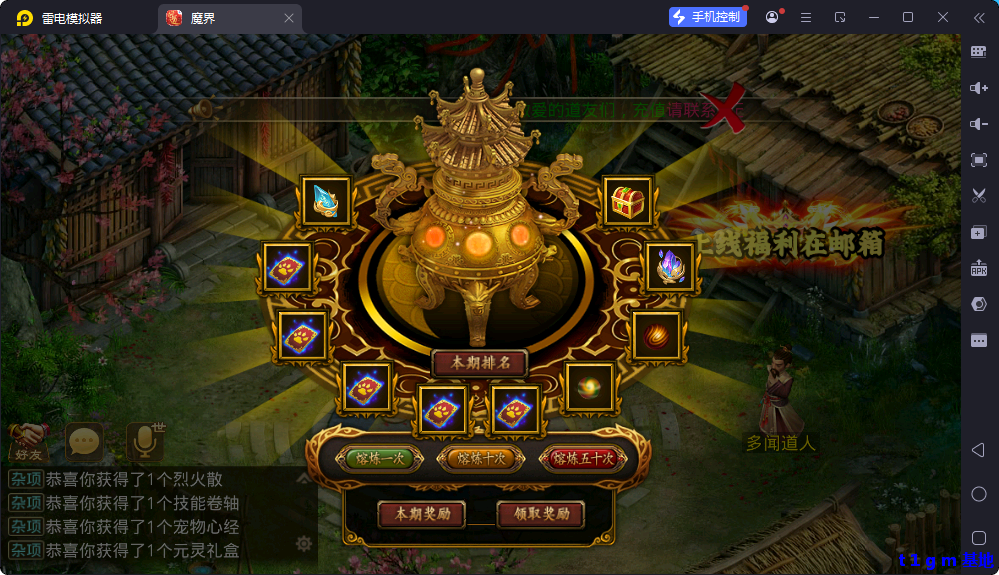This screenshot has height=575, width=999.
Task: Activate the 熔炼五十次 smelt-fifty-times button
Action: [583, 459]
